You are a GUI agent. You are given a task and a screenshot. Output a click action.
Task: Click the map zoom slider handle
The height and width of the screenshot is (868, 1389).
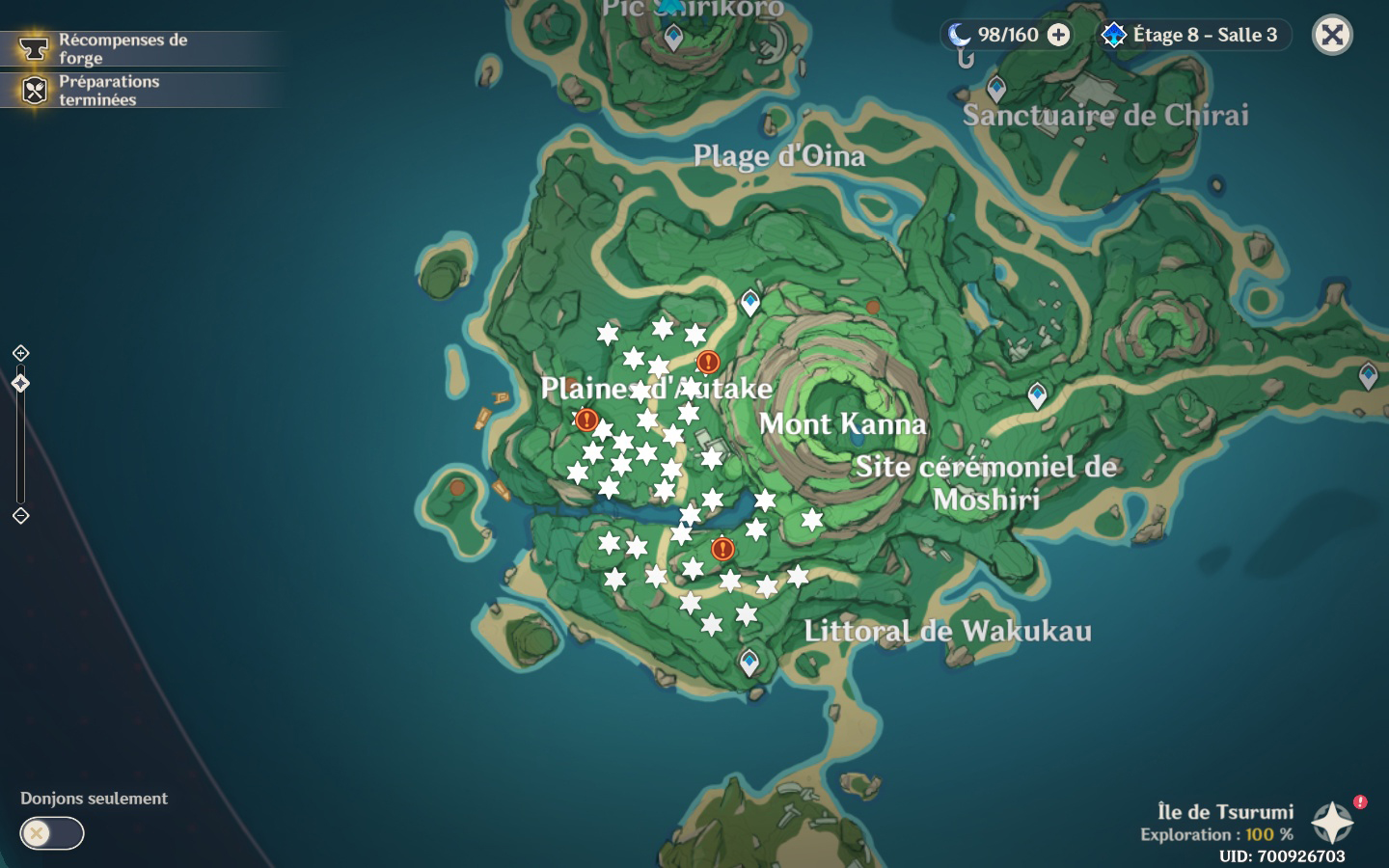click(20, 384)
